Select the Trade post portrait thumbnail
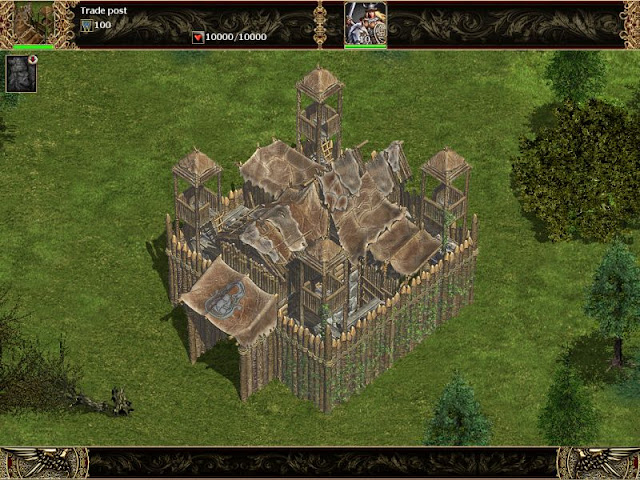Viewport: 640px width, 480px height. 33,22
